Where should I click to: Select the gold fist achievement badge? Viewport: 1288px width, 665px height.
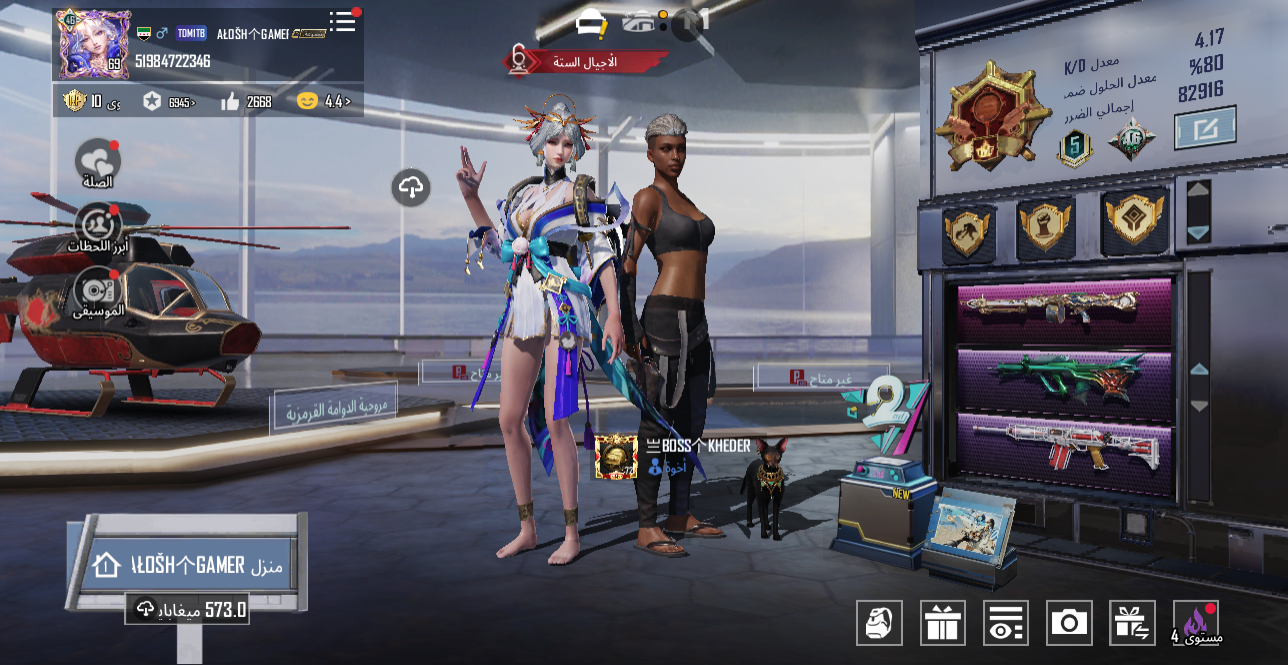(1046, 225)
